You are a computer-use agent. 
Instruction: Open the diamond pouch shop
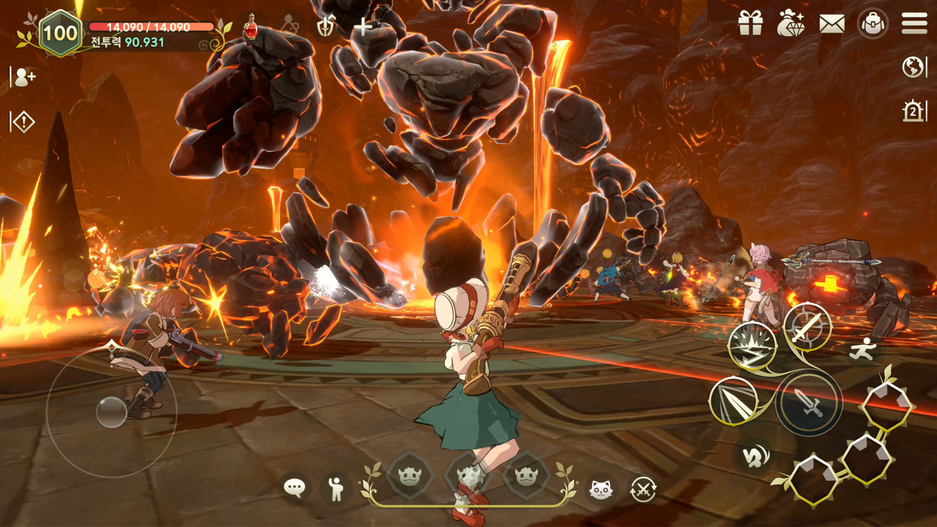(x=791, y=24)
